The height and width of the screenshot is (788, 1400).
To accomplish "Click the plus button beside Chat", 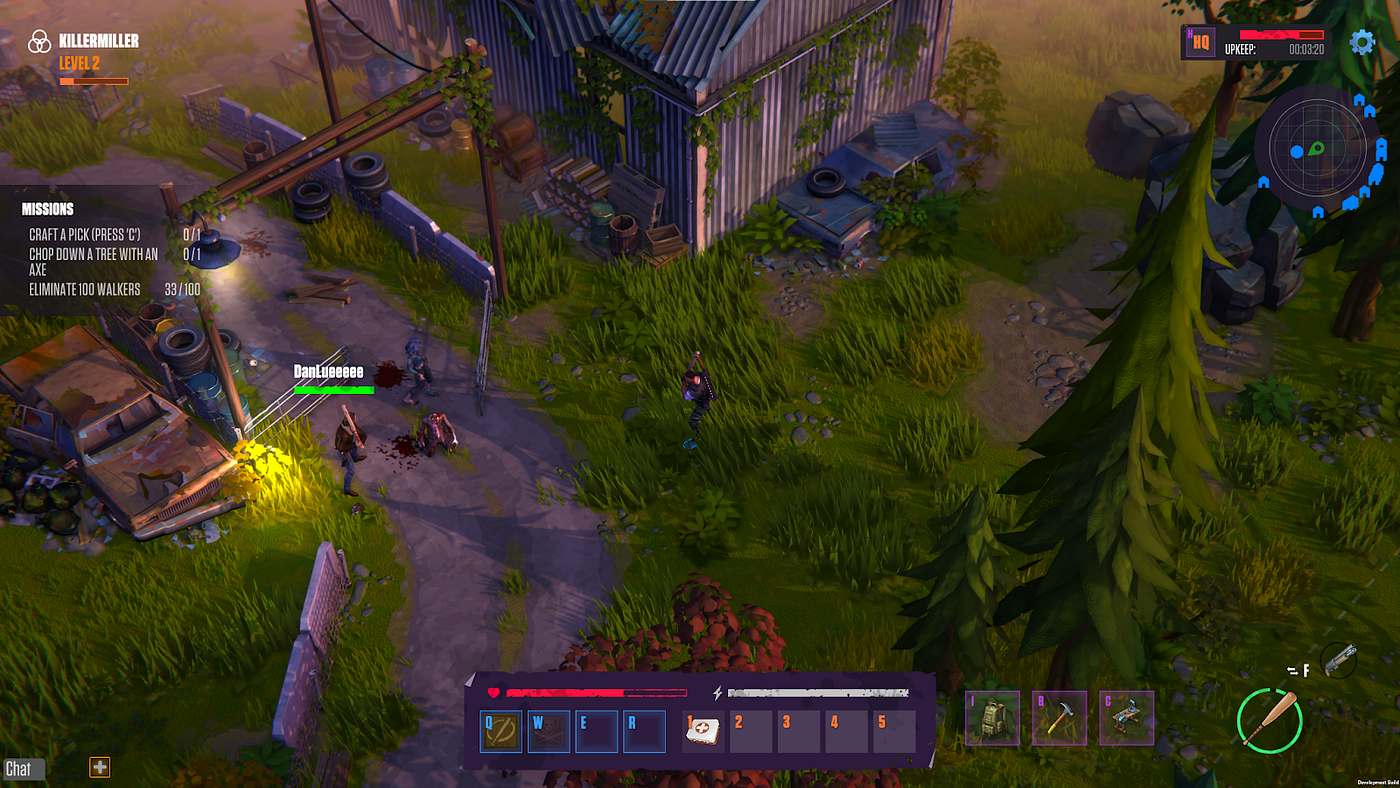I will tap(99, 767).
